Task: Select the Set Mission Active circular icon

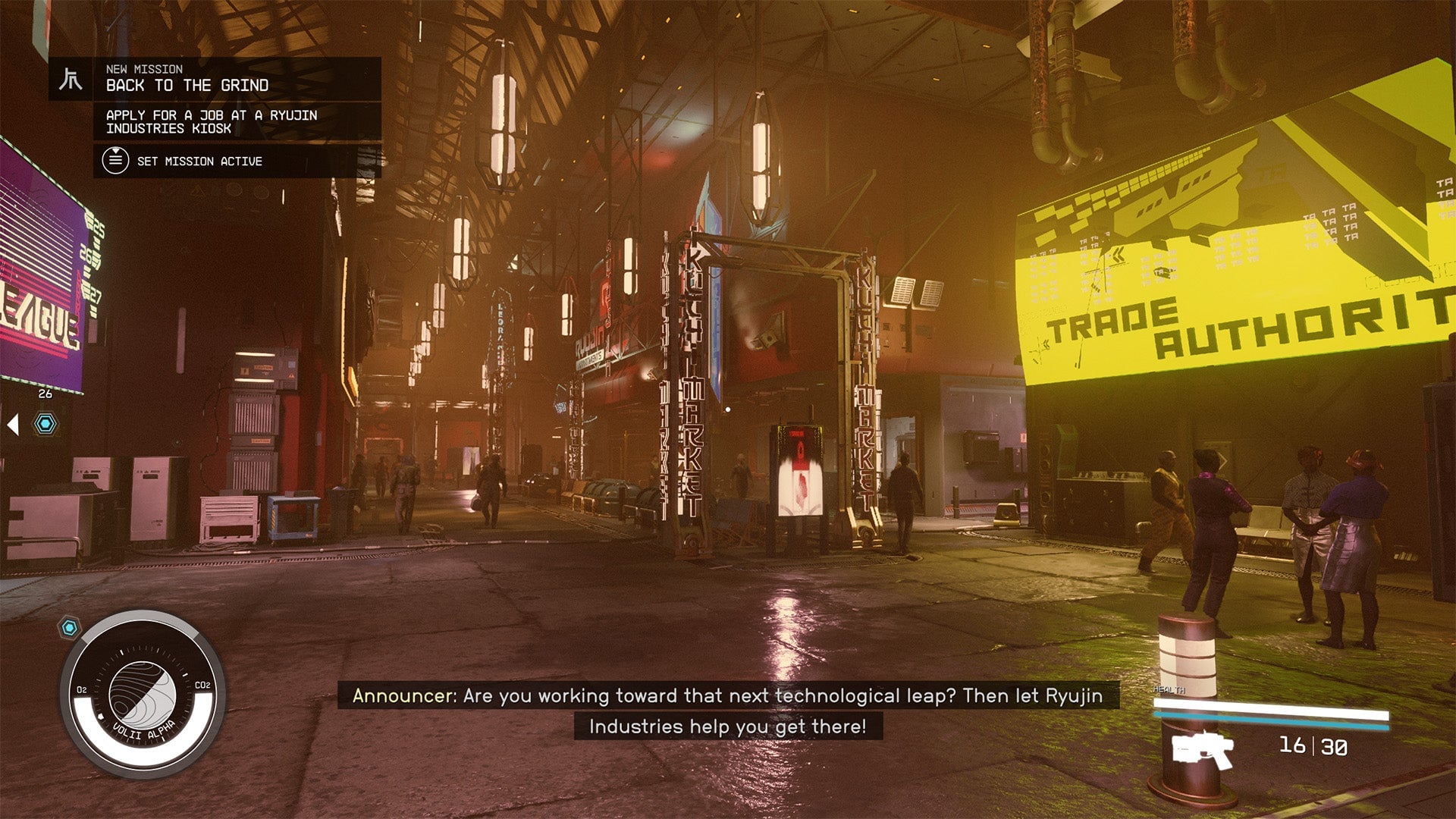Action: click(115, 161)
